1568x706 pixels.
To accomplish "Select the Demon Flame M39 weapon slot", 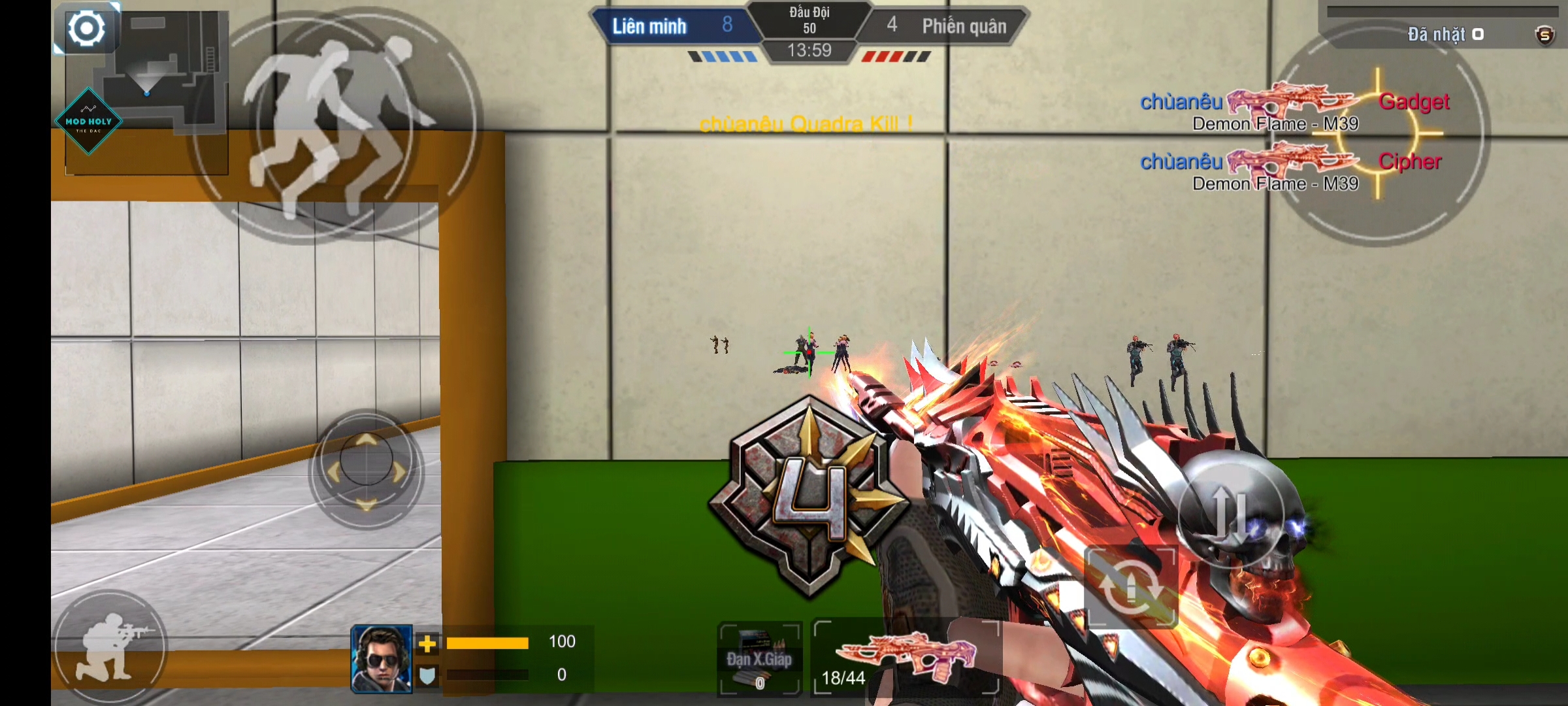I will [907, 656].
